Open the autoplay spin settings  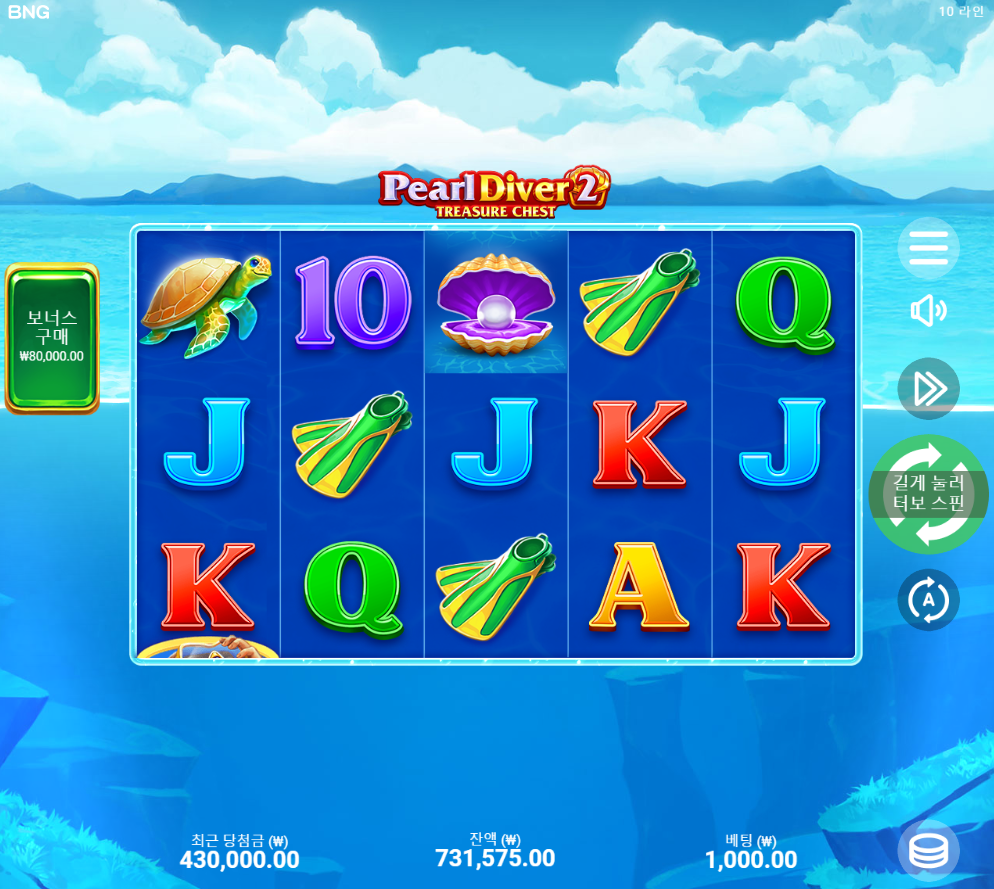[928, 600]
